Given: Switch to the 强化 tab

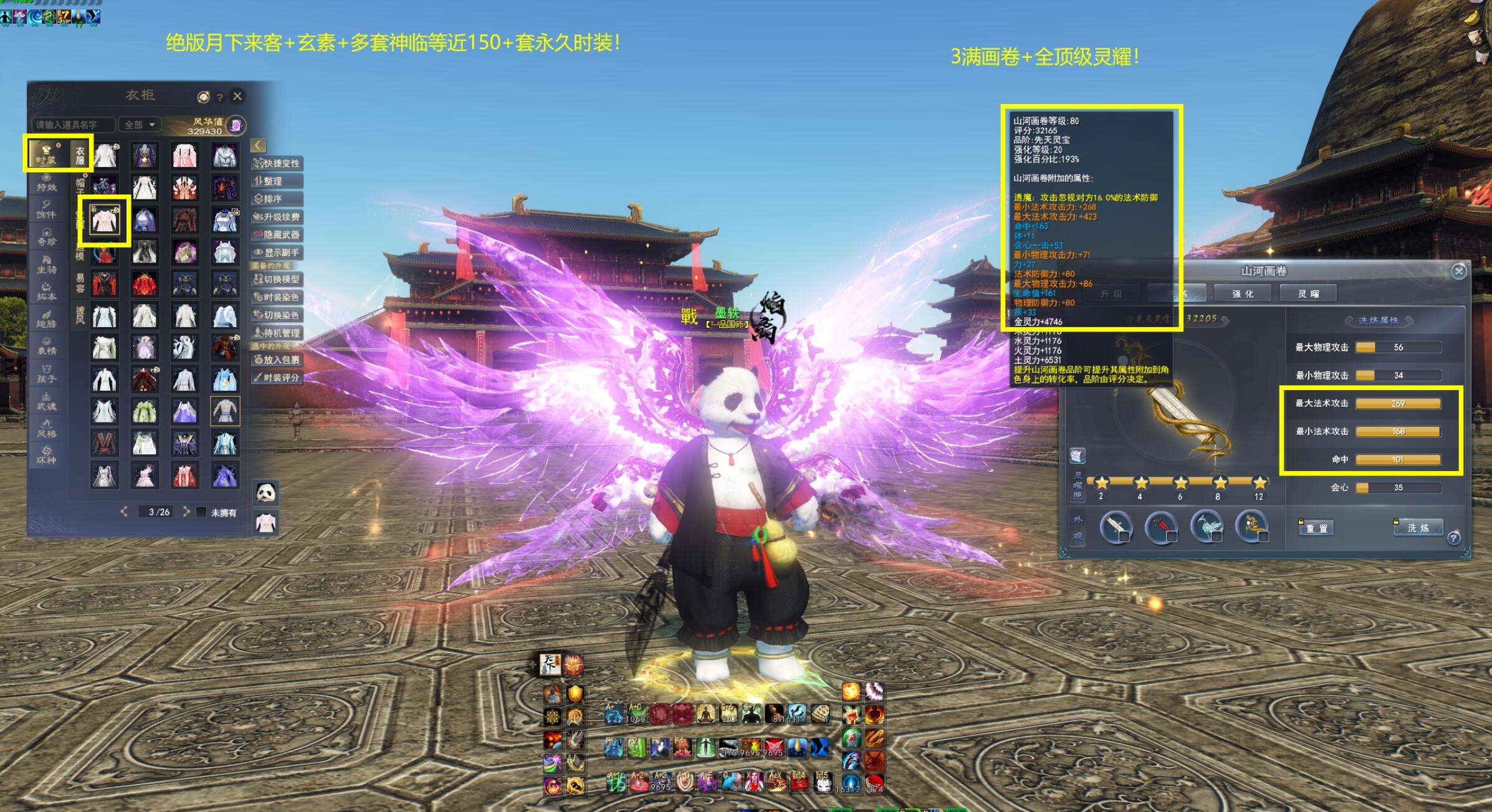Looking at the screenshot, I should pyautogui.click(x=1243, y=294).
